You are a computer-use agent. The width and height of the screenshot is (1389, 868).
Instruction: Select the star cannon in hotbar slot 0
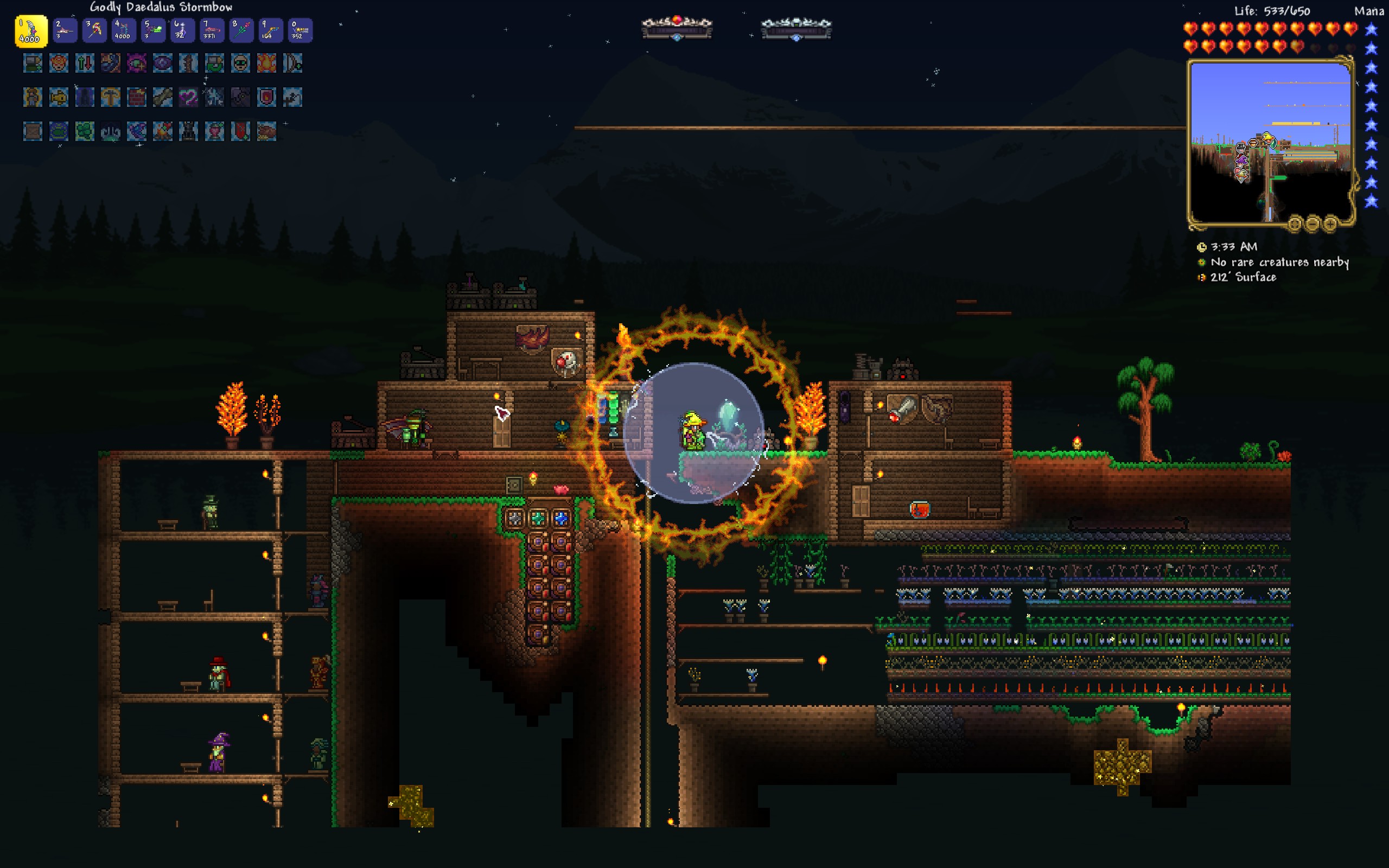[x=300, y=30]
